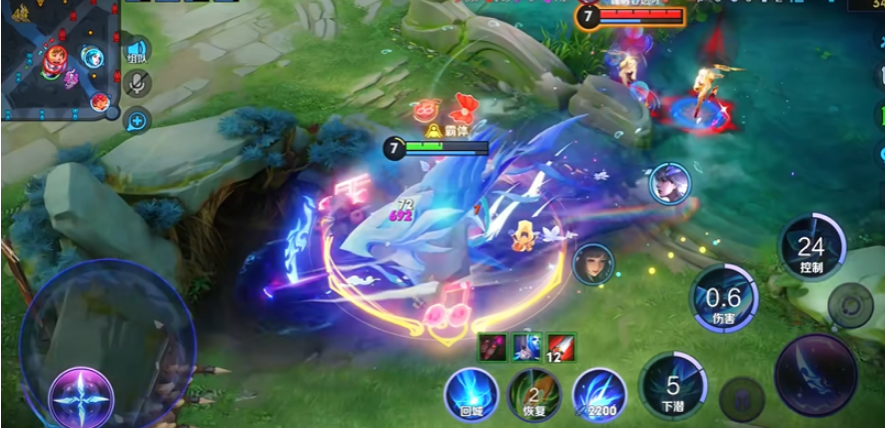This screenshot has width=885, height=428.
Task: Open the minimap
Action: pos(57,58)
